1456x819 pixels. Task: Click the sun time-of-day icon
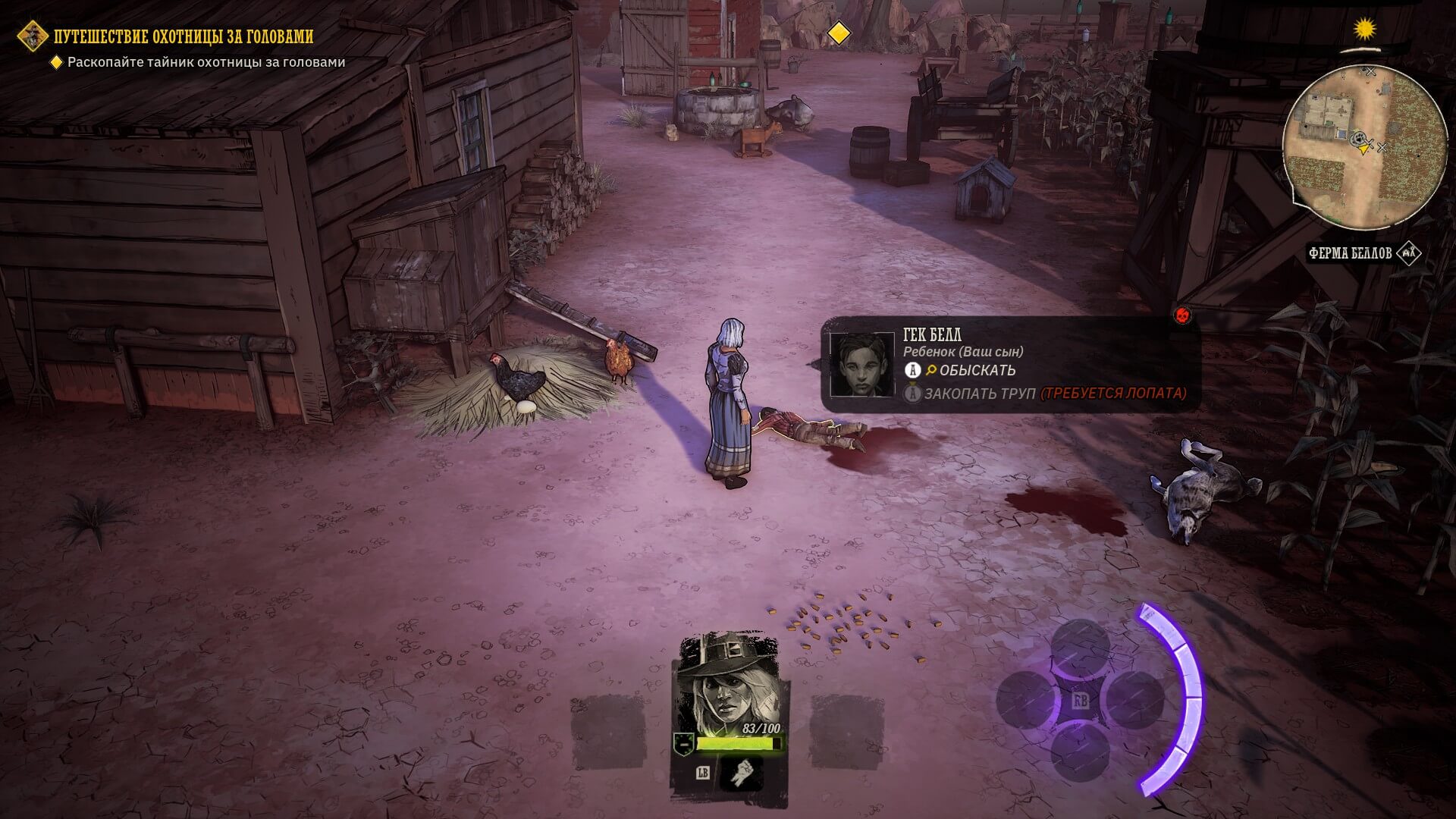1365,30
